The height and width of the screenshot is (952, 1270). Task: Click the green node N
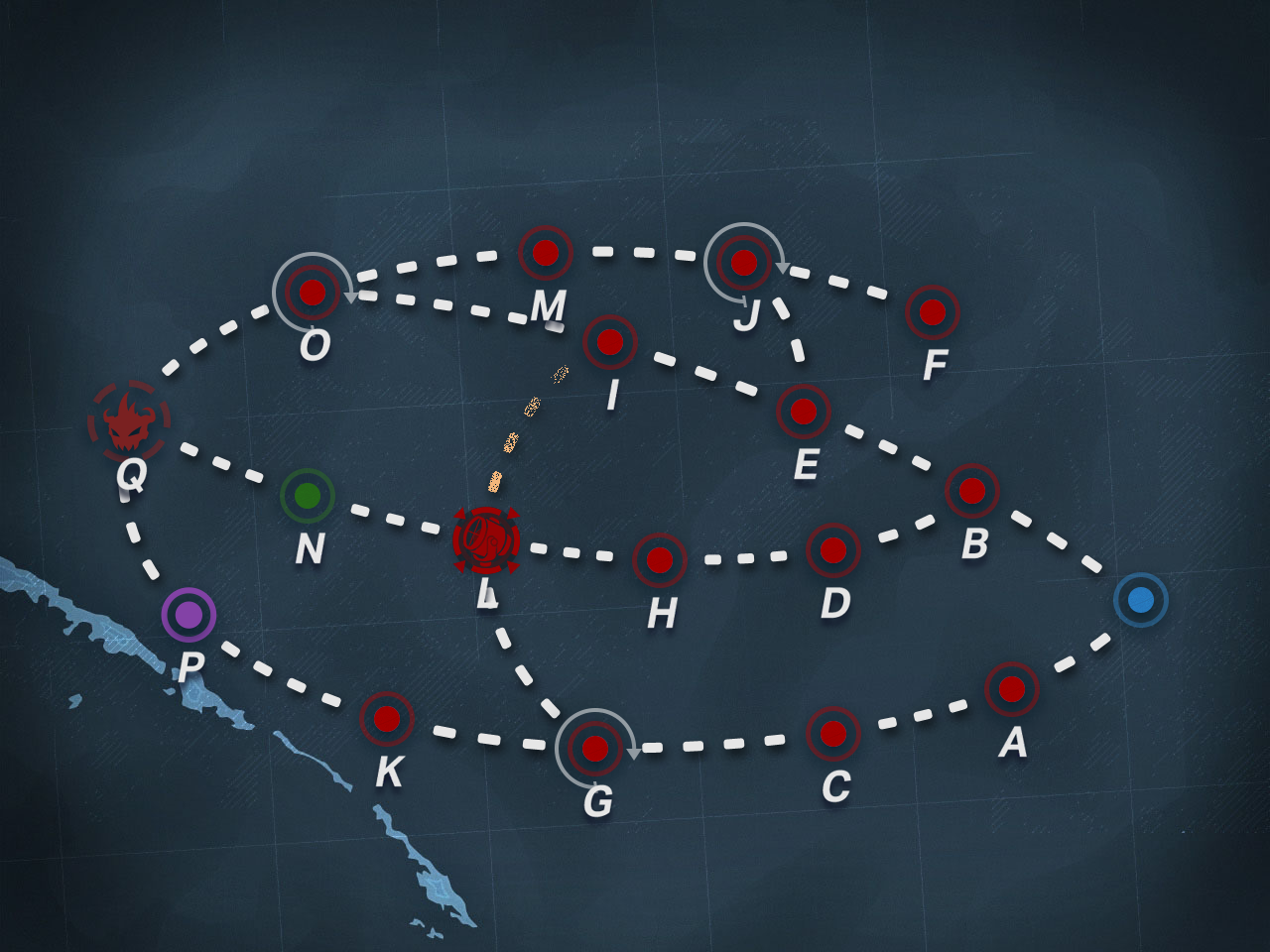point(308,495)
